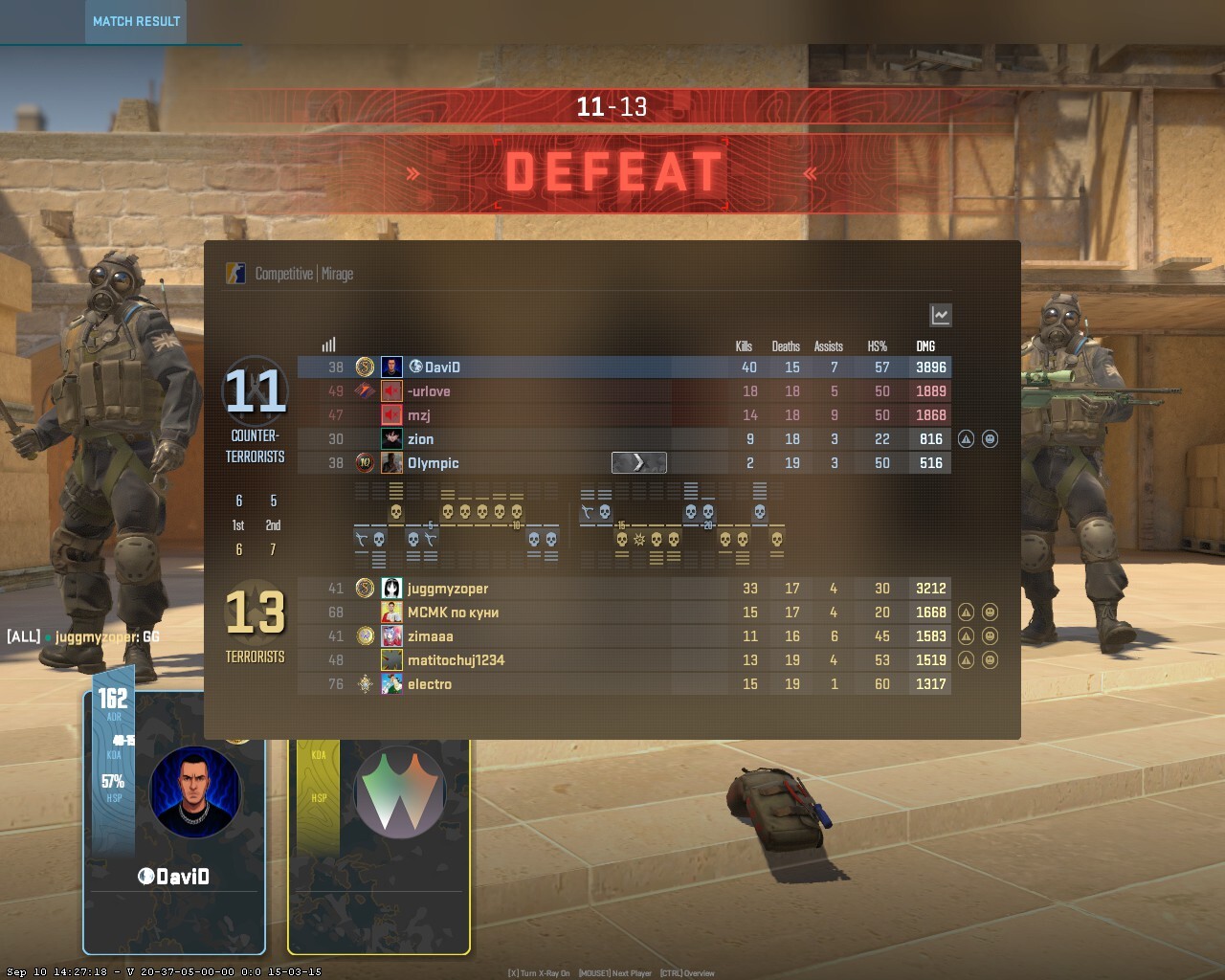
Task: Sort scoreboard by DMG column
Action: point(925,346)
